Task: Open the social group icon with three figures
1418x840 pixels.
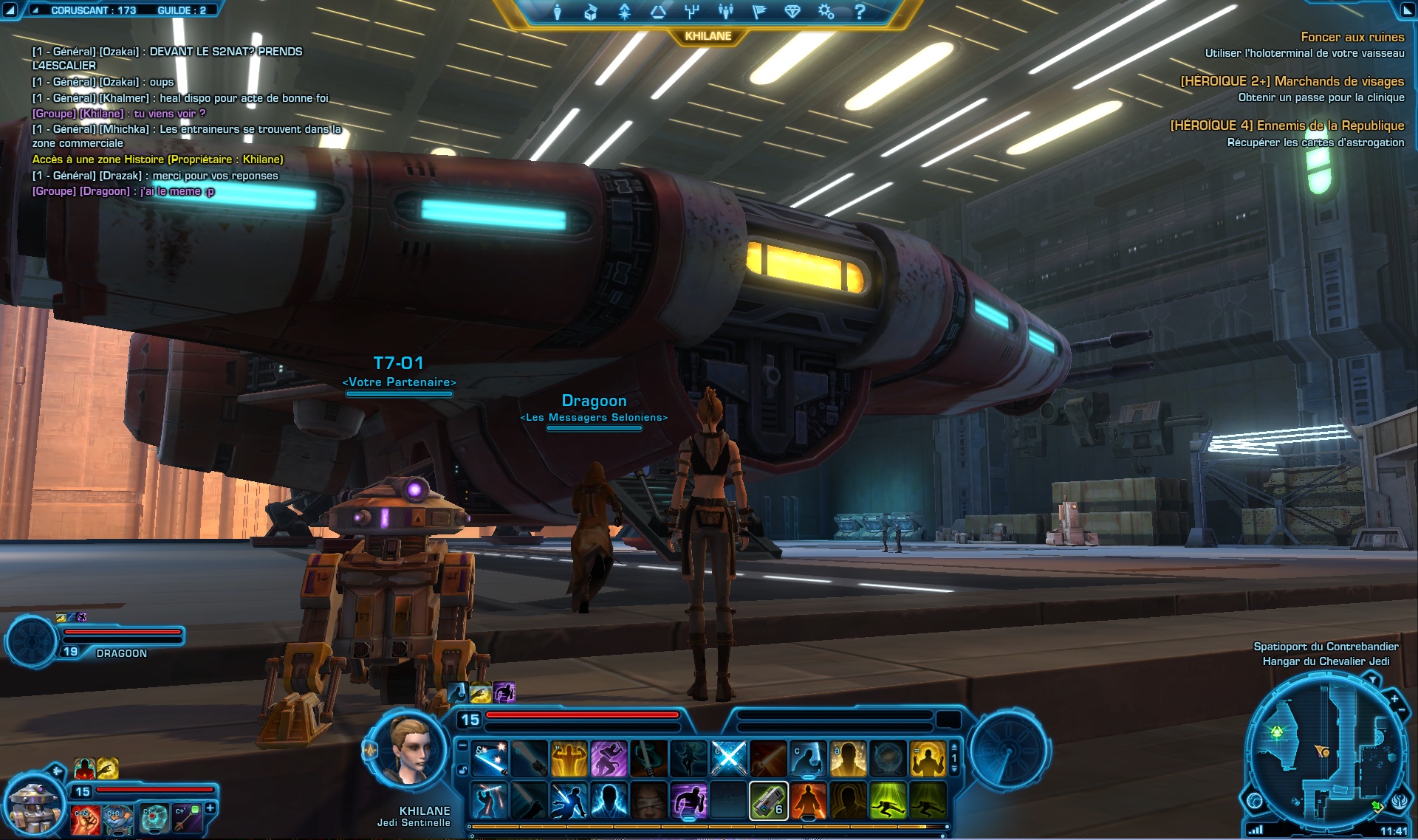Action: coord(725,12)
